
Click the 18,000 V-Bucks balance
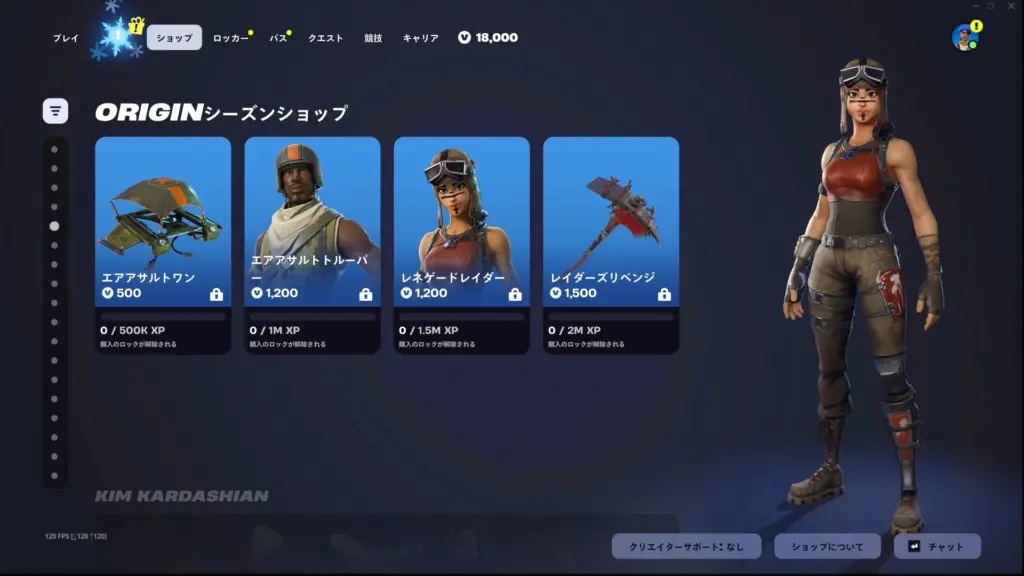pos(488,38)
